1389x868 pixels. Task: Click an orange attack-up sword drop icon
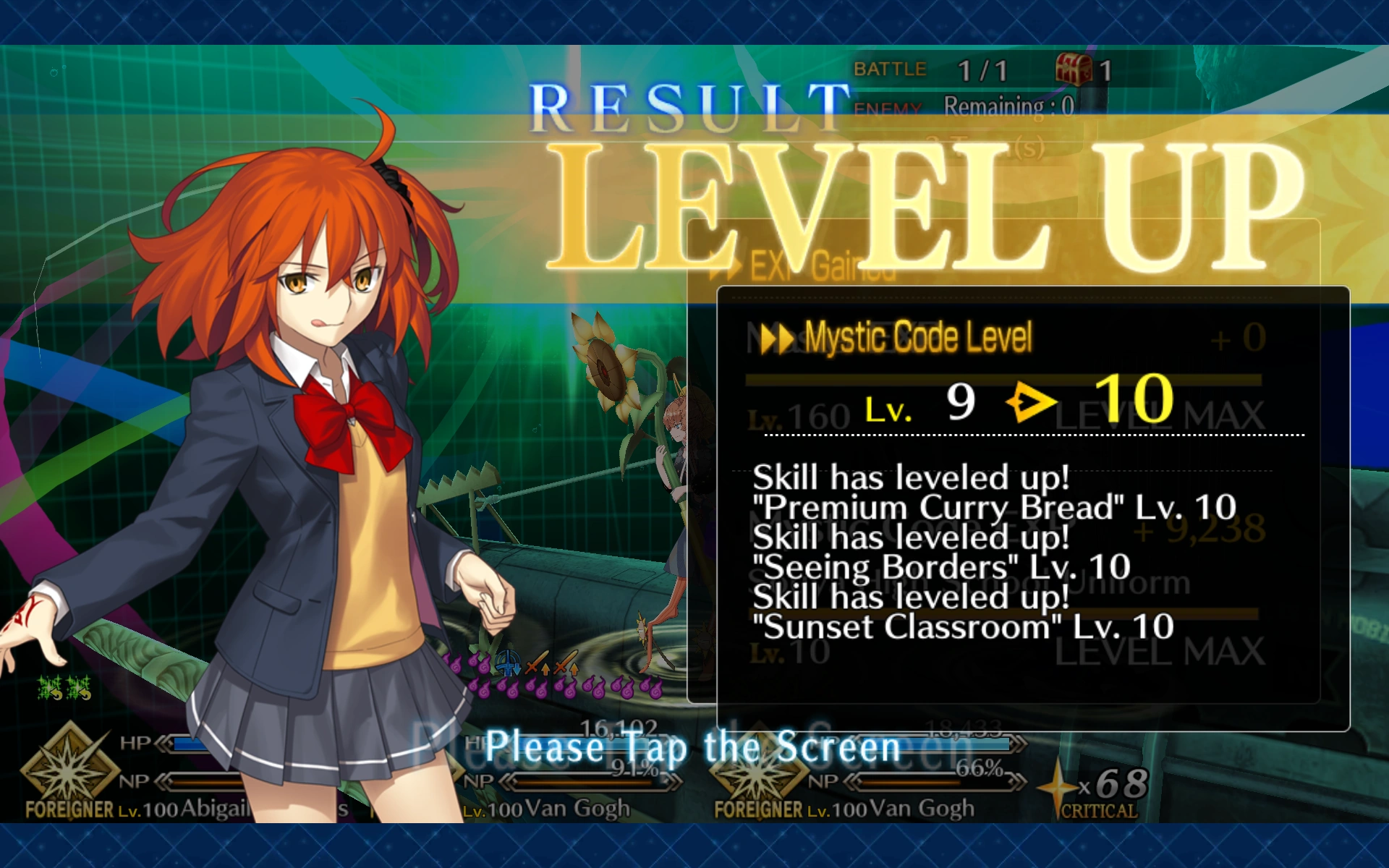(x=539, y=663)
